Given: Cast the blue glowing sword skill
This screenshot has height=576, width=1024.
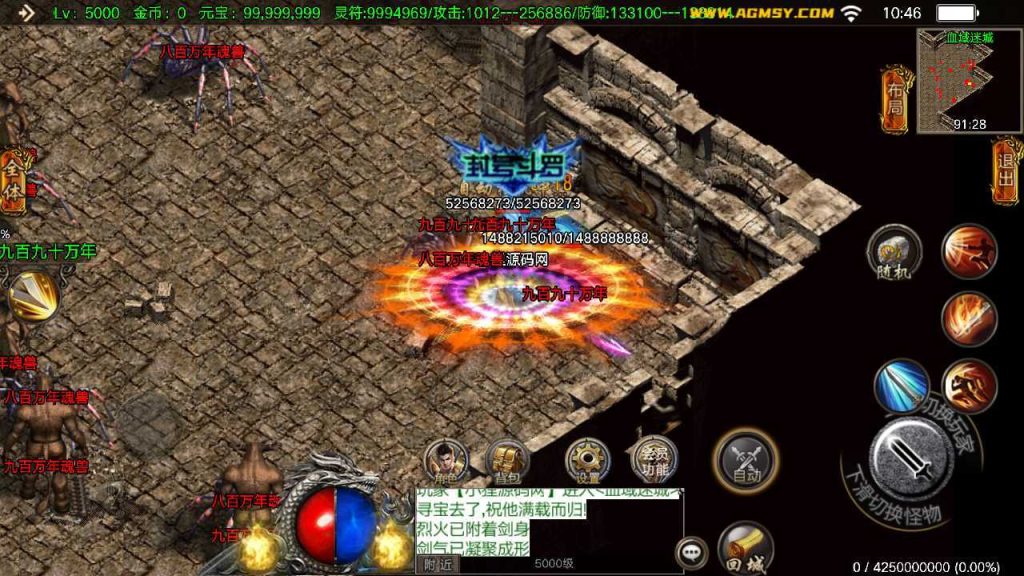Looking at the screenshot, I should click(901, 387).
